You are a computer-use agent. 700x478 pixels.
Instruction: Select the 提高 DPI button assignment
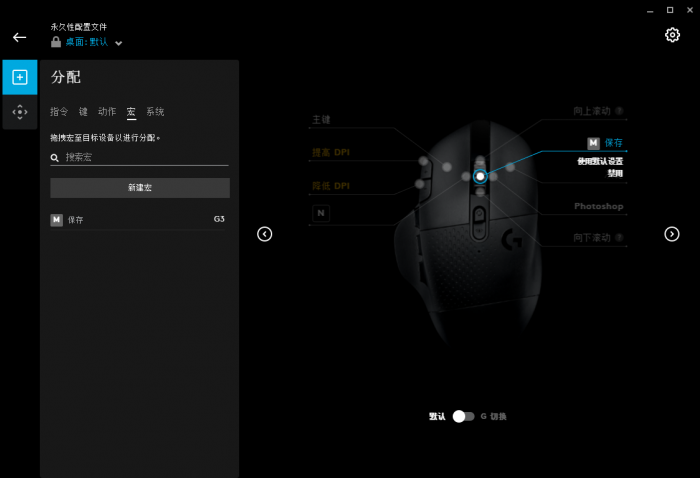pyautogui.click(x=331, y=153)
